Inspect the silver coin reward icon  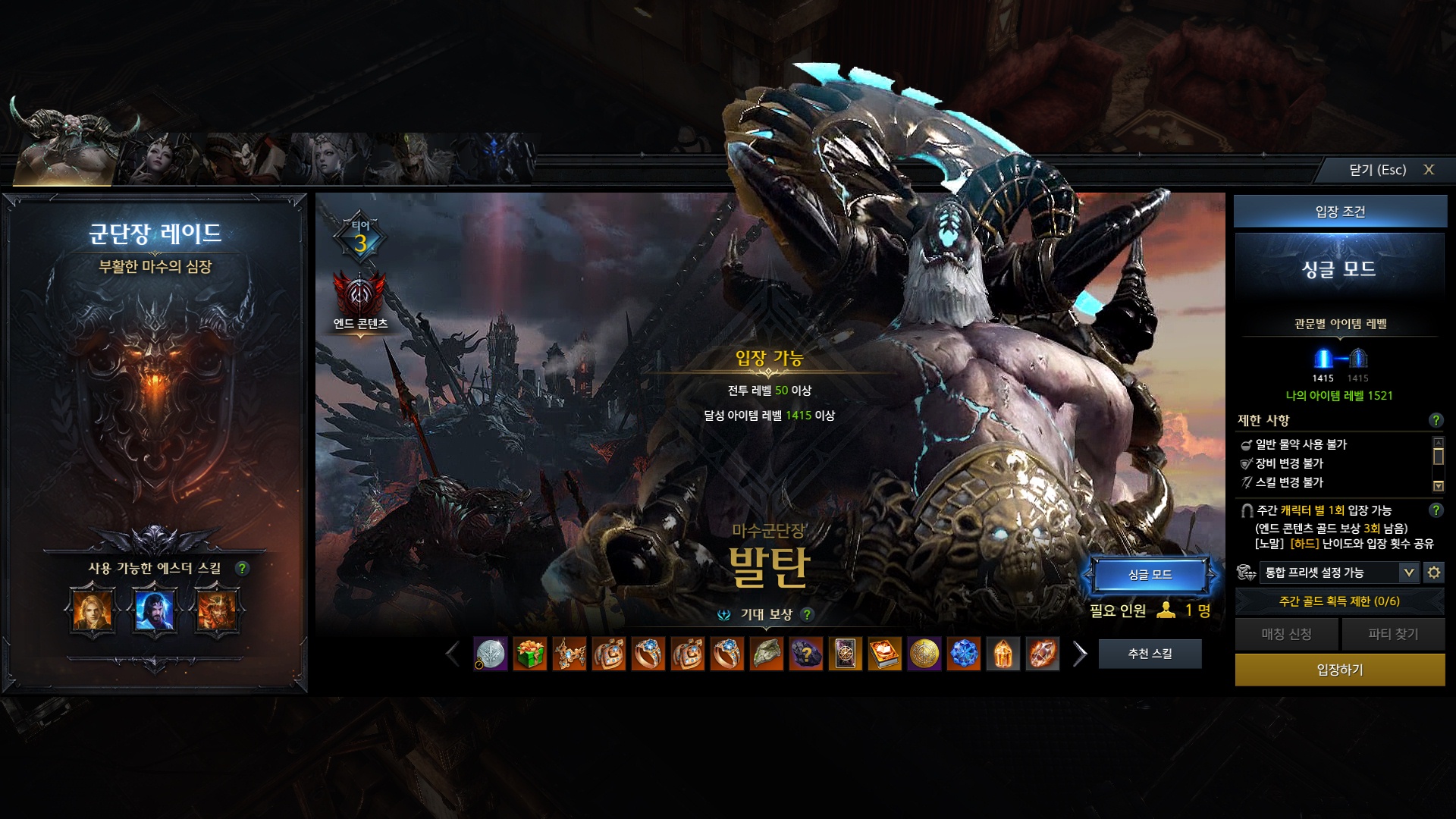point(491,654)
